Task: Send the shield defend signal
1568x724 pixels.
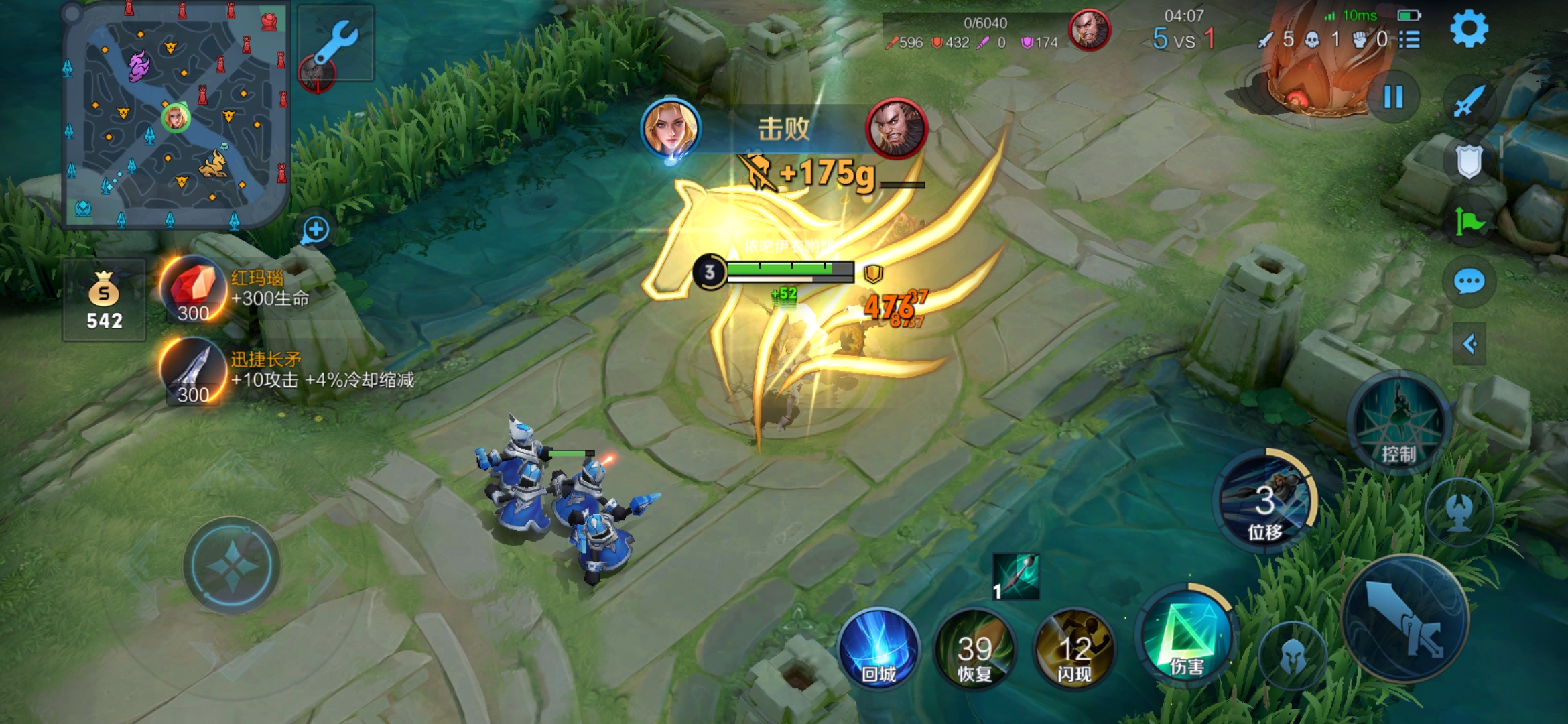Action: (1469, 161)
